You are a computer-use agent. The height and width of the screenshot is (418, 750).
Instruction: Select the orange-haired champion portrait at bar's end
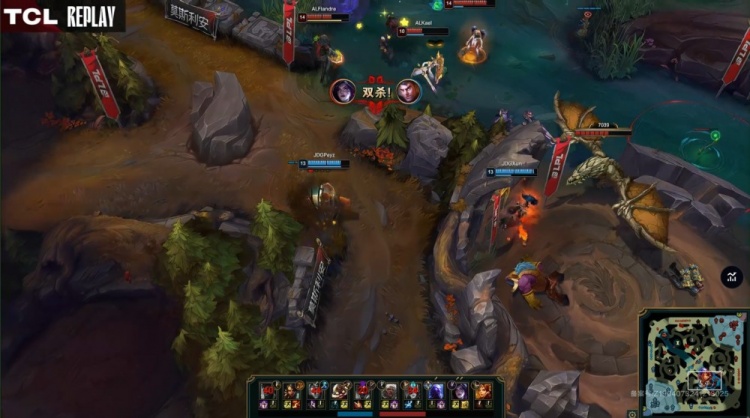[482, 392]
